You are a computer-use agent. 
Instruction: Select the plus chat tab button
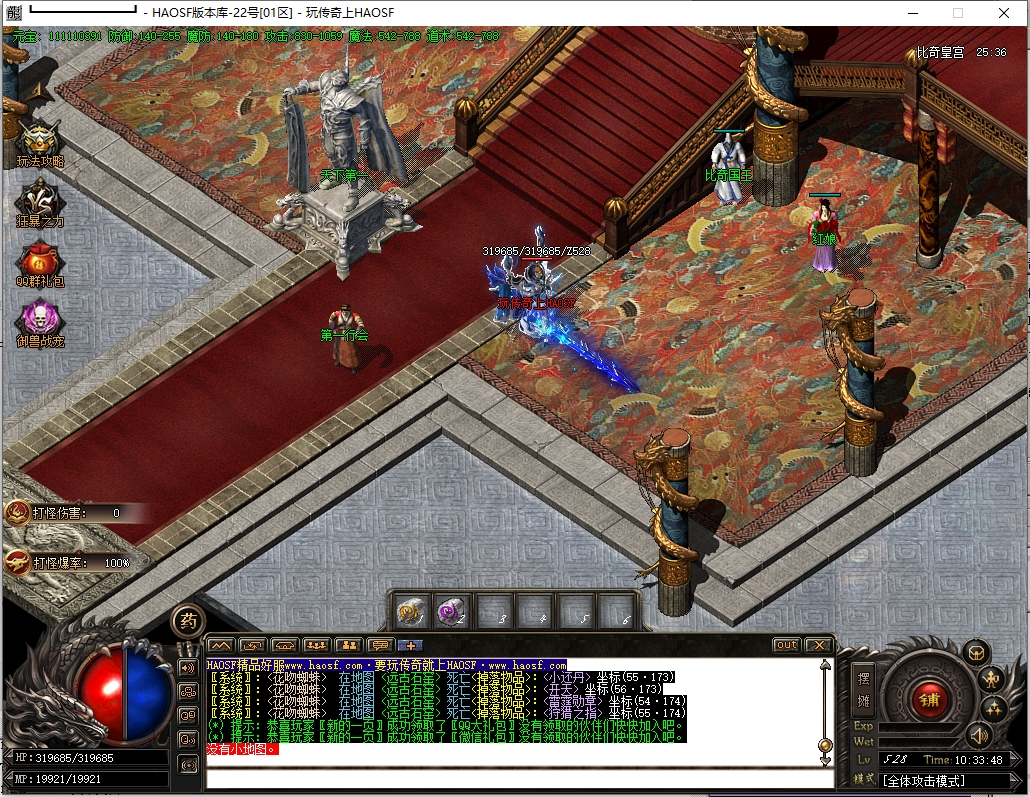pos(410,645)
